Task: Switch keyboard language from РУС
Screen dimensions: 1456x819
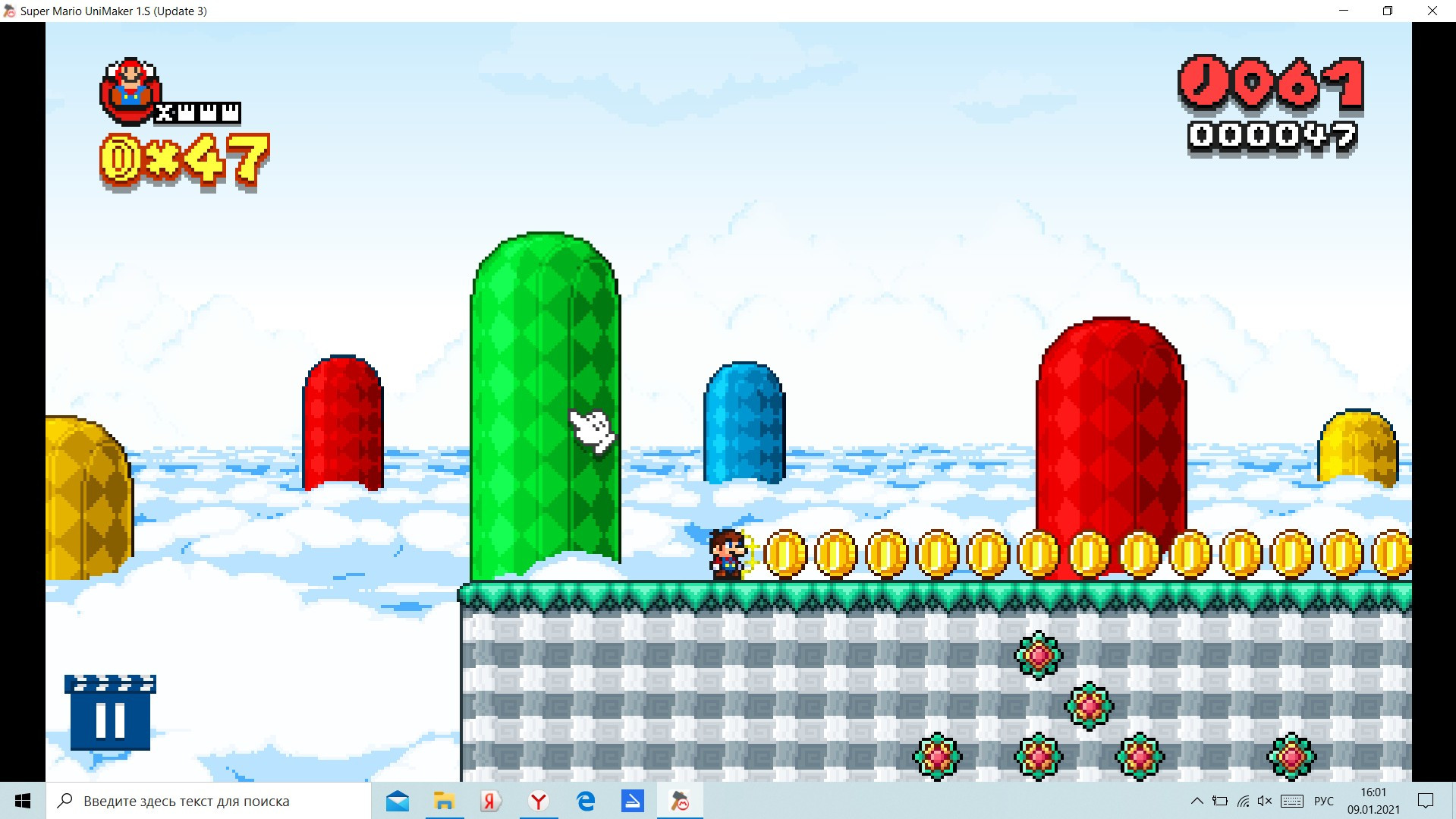Action: pos(1324,801)
